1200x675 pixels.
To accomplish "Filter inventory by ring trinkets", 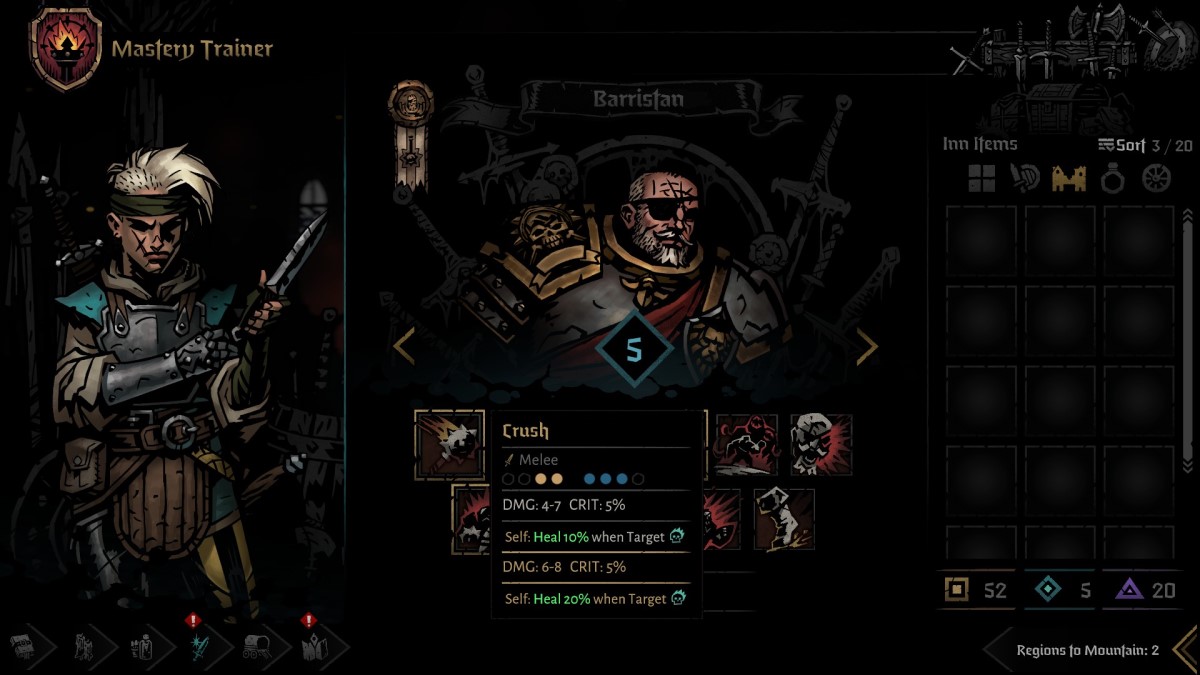I will (1113, 179).
